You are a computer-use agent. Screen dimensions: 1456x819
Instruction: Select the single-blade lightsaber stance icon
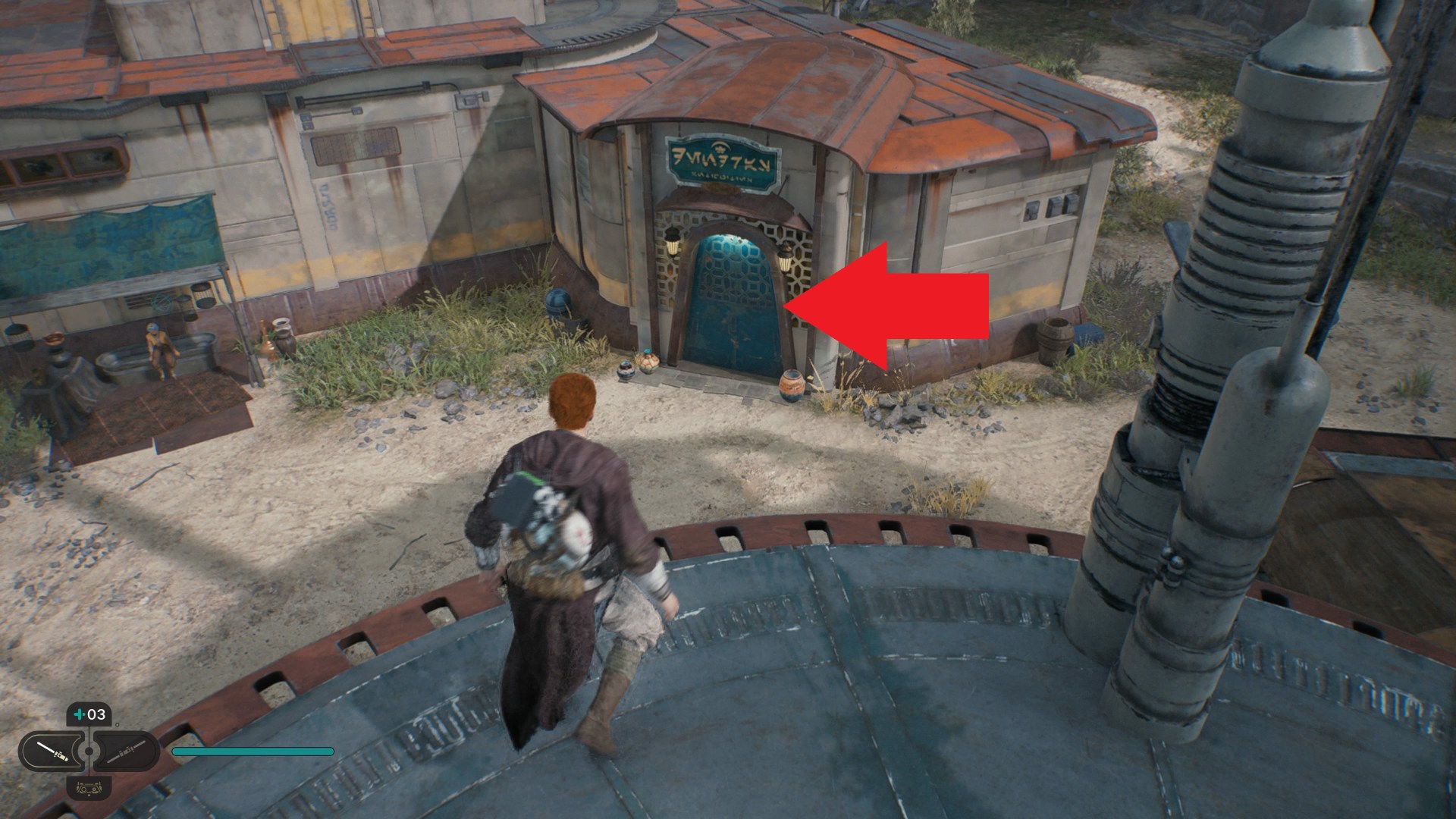53,752
